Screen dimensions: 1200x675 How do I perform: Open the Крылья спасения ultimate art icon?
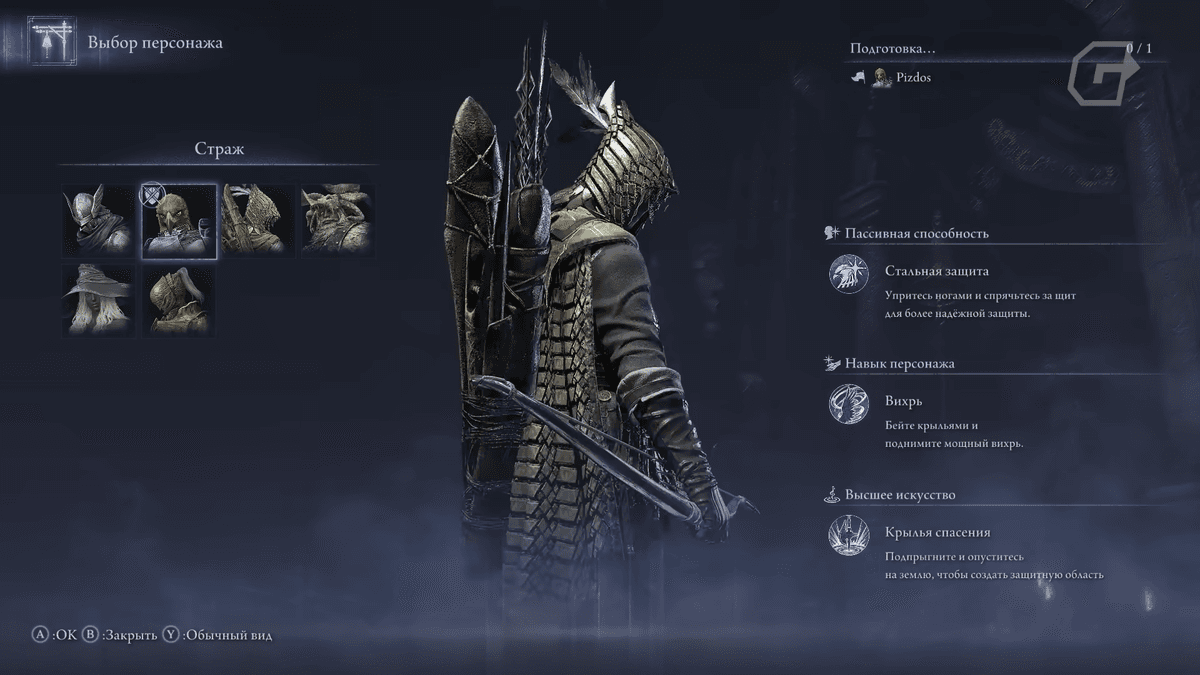848,536
